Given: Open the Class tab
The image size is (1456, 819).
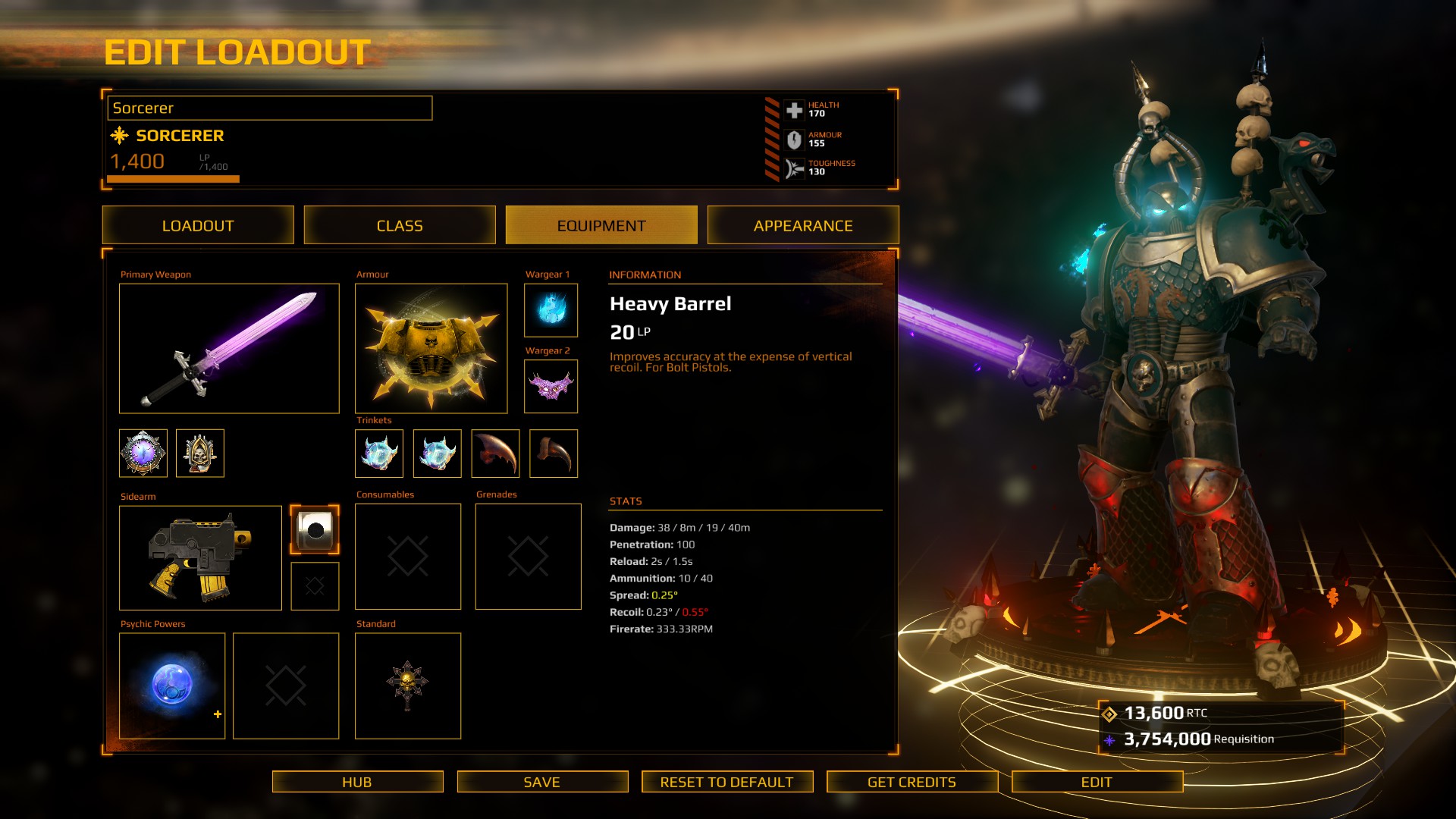Looking at the screenshot, I should (400, 225).
